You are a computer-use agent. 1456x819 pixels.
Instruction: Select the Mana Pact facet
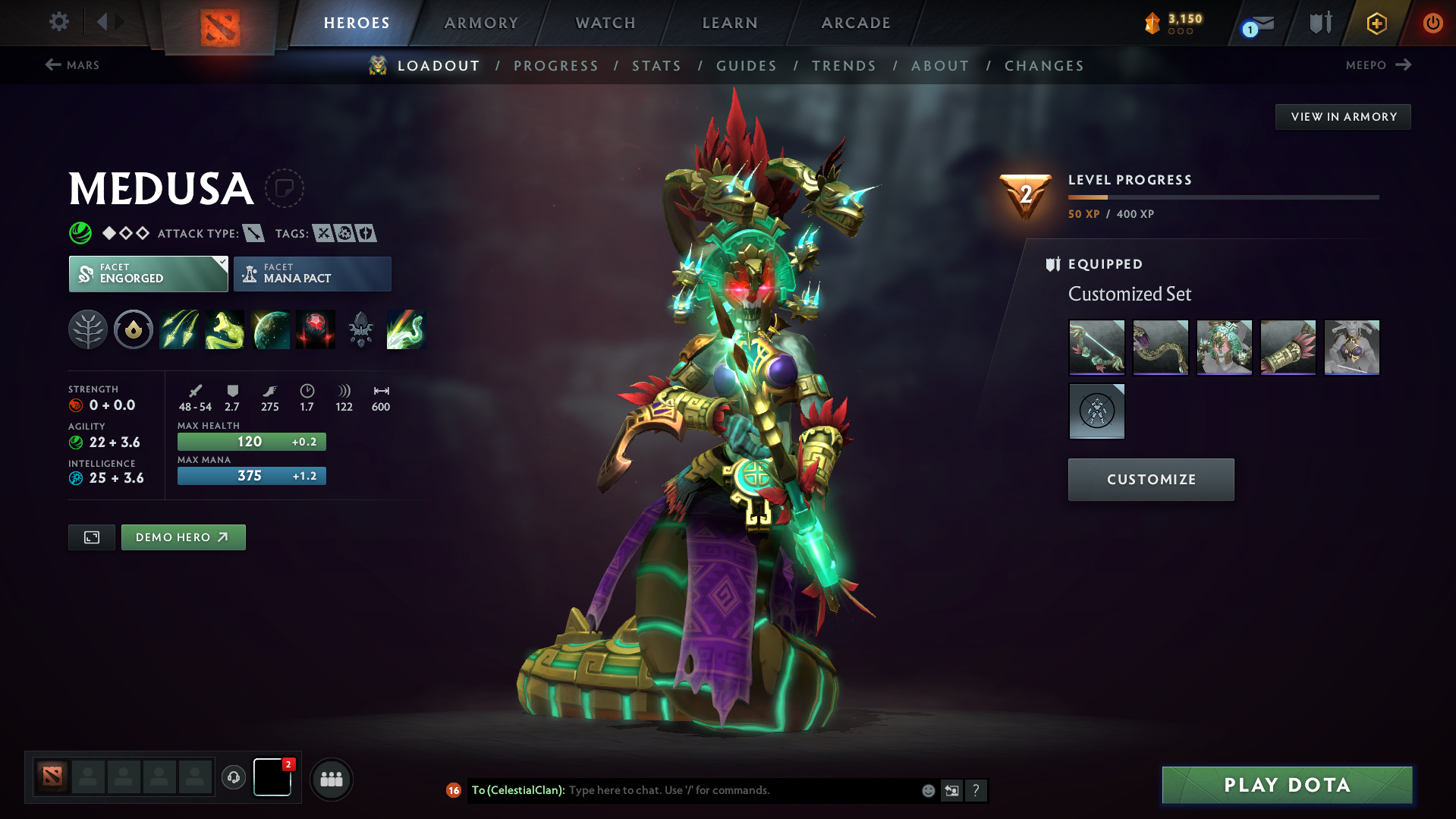[x=311, y=273]
